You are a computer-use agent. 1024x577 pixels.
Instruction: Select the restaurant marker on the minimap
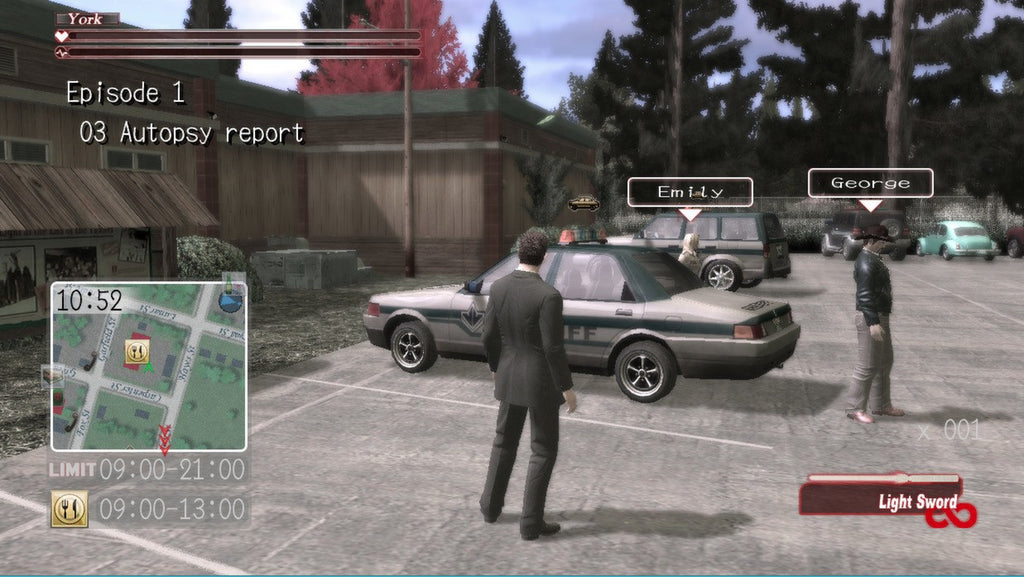(x=136, y=351)
